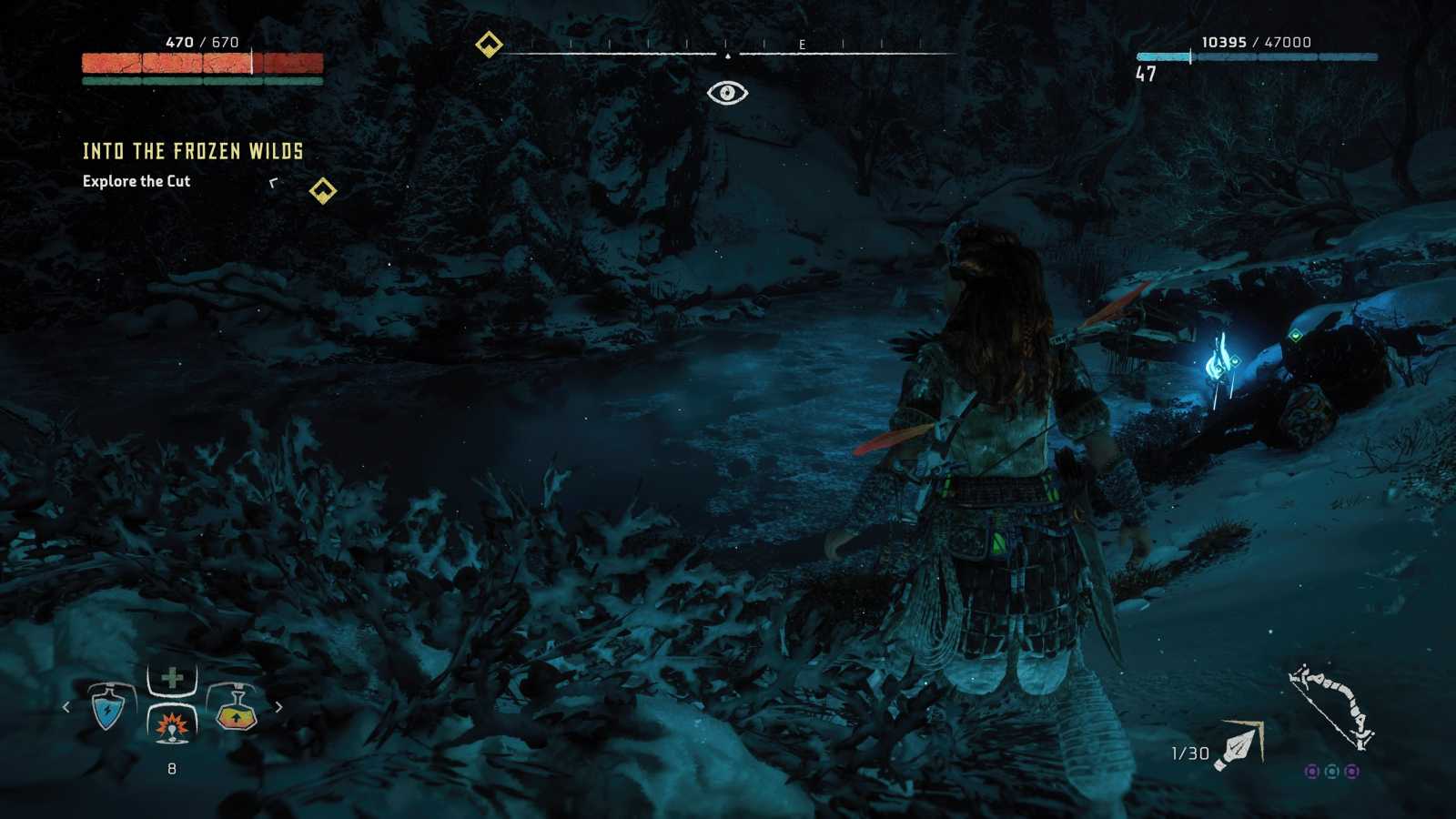Click the level 47 indicator
Viewport: 1456px width, 819px height.
tap(1148, 76)
